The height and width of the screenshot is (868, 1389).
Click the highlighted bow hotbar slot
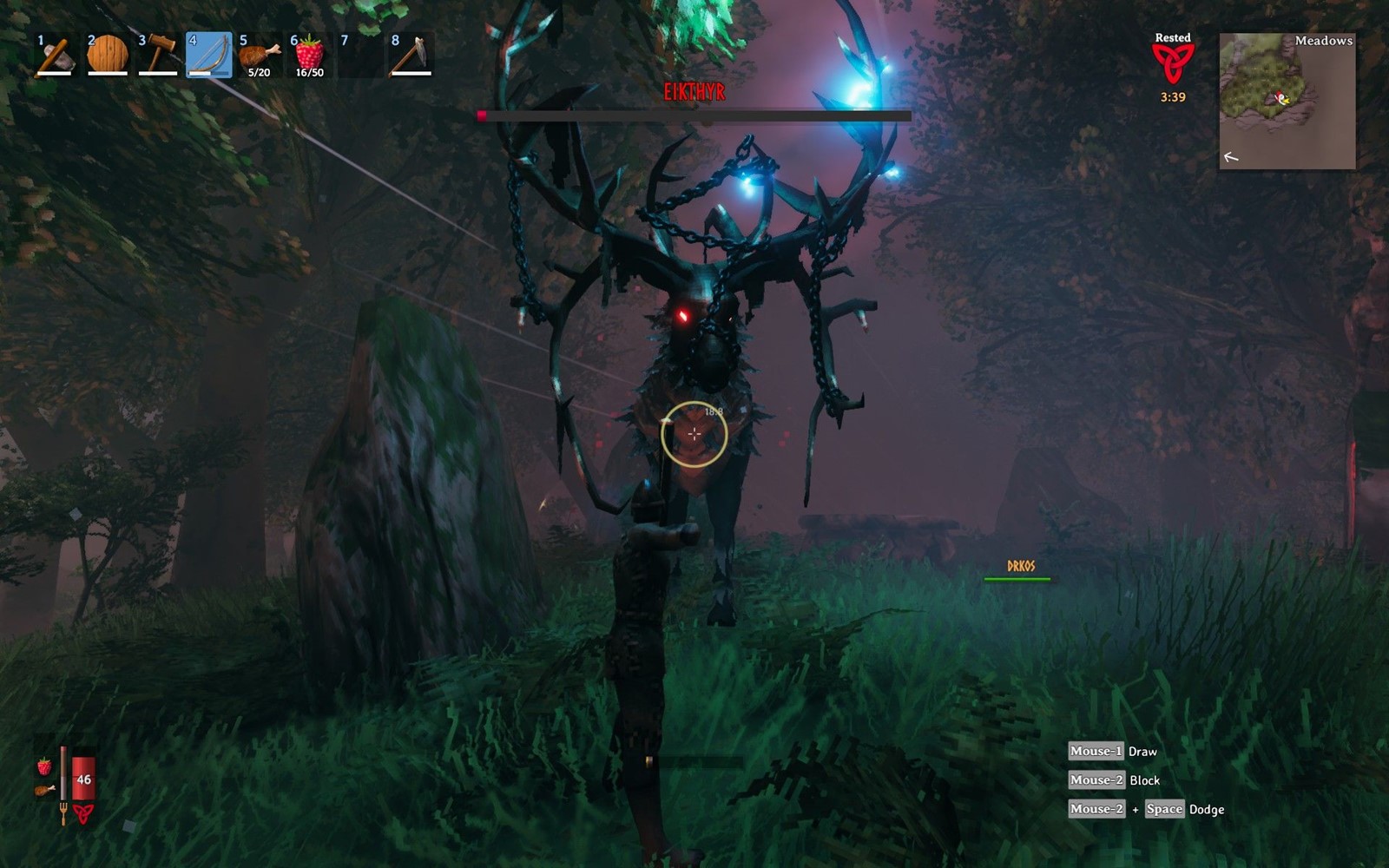(208, 56)
